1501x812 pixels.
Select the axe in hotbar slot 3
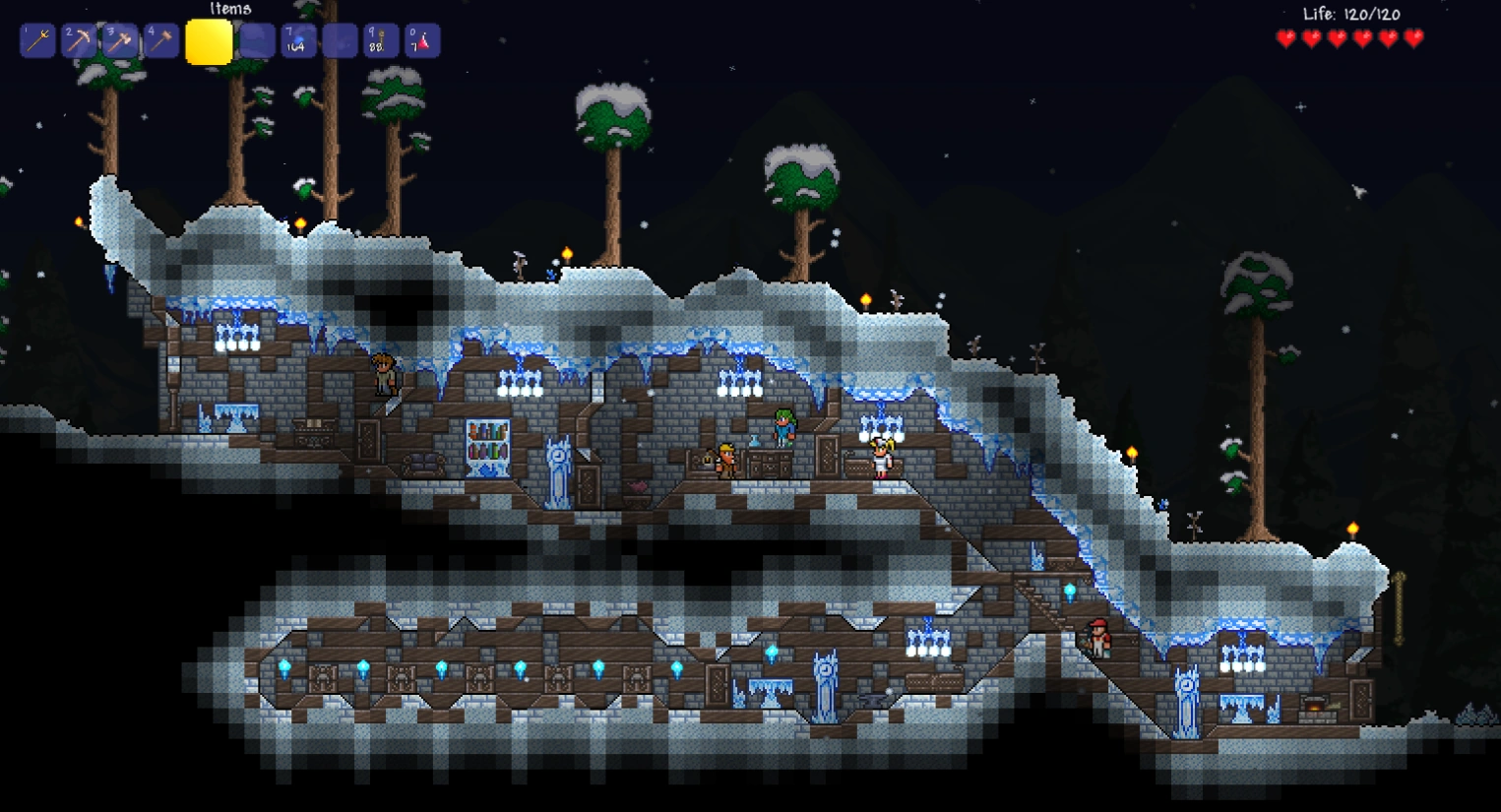click(x=119, y=41)
